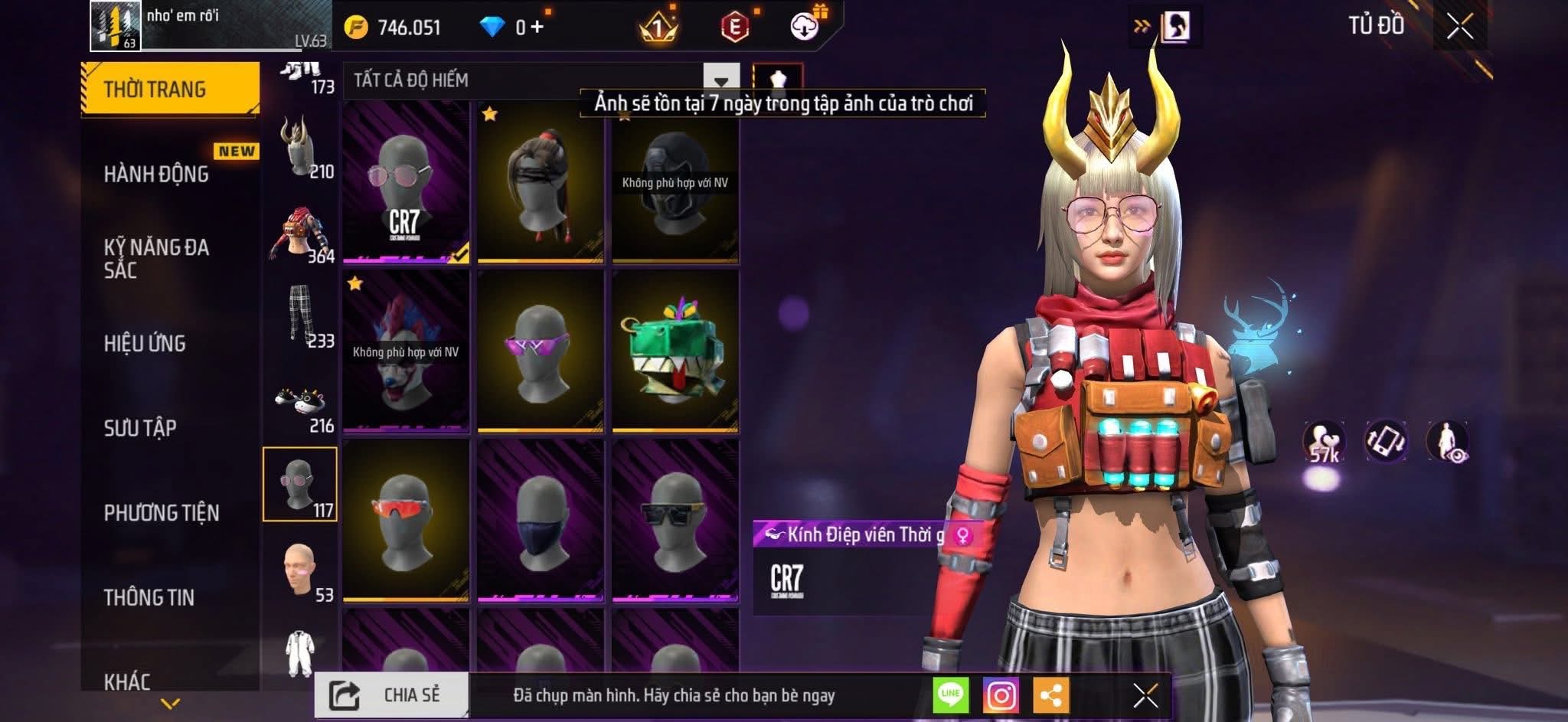Choose the green dragon box head item
This screenshot has width=1568, height=722.
coord(675,352)
